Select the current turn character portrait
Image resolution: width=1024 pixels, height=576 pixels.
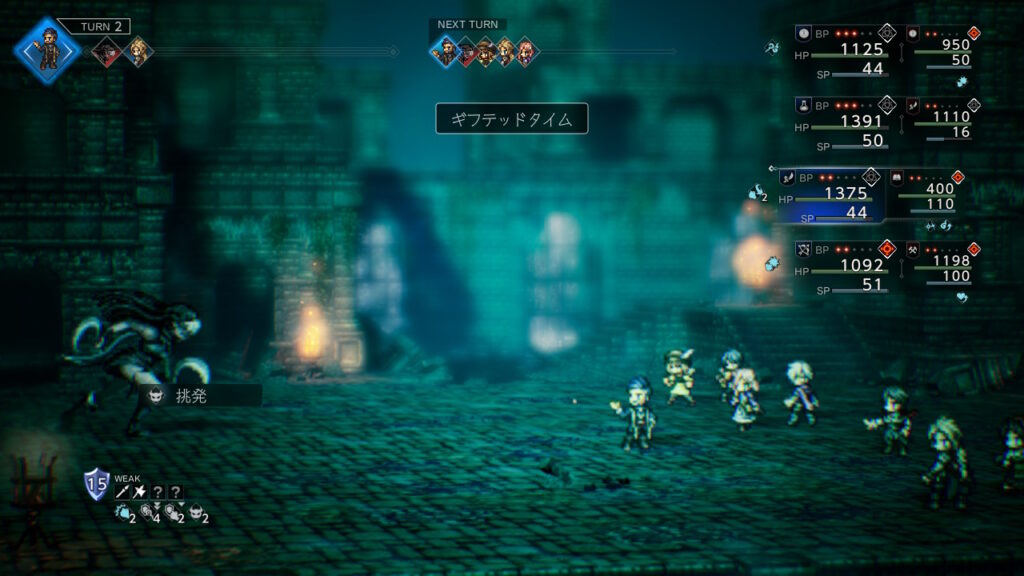pos(47,49)
